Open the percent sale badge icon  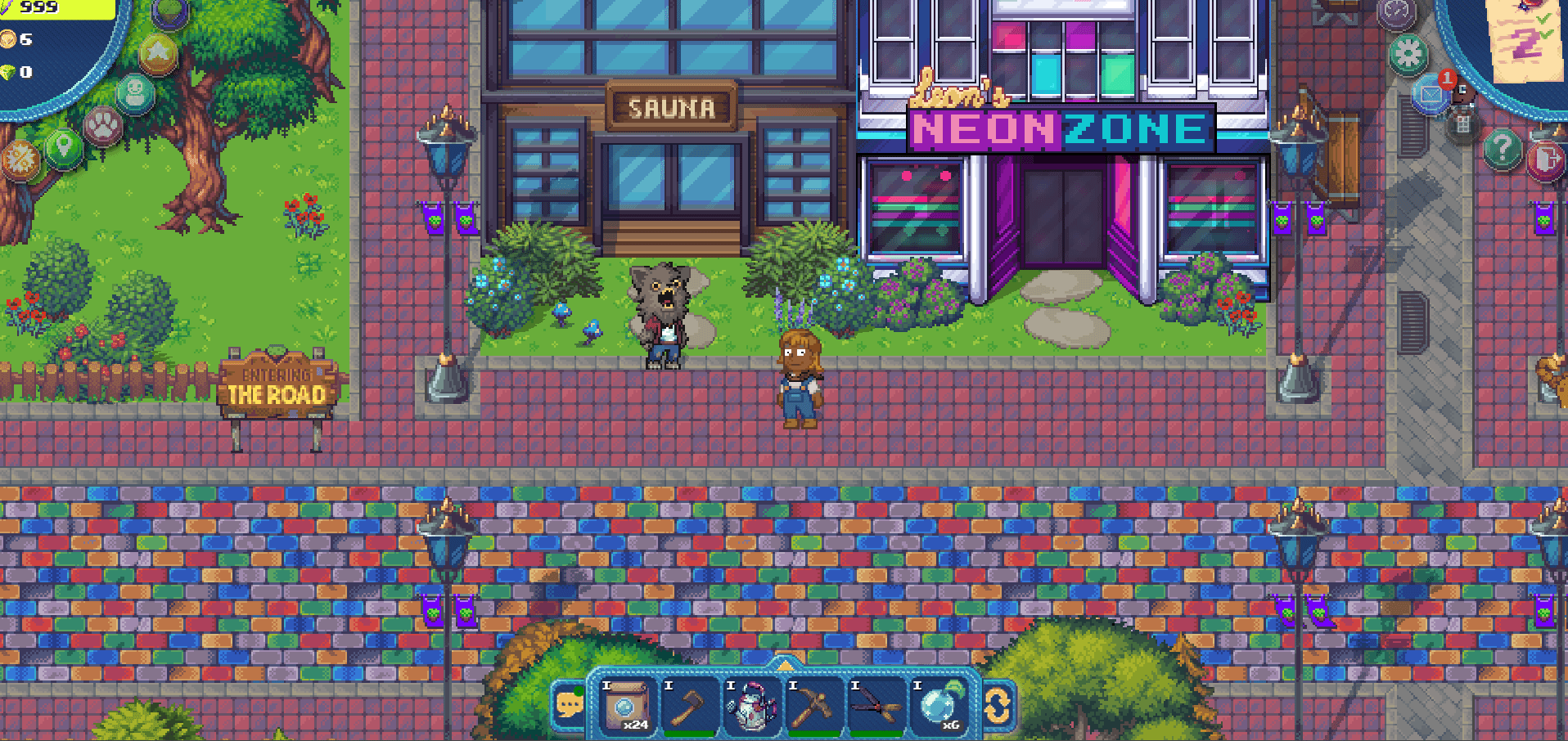(20, 159)
